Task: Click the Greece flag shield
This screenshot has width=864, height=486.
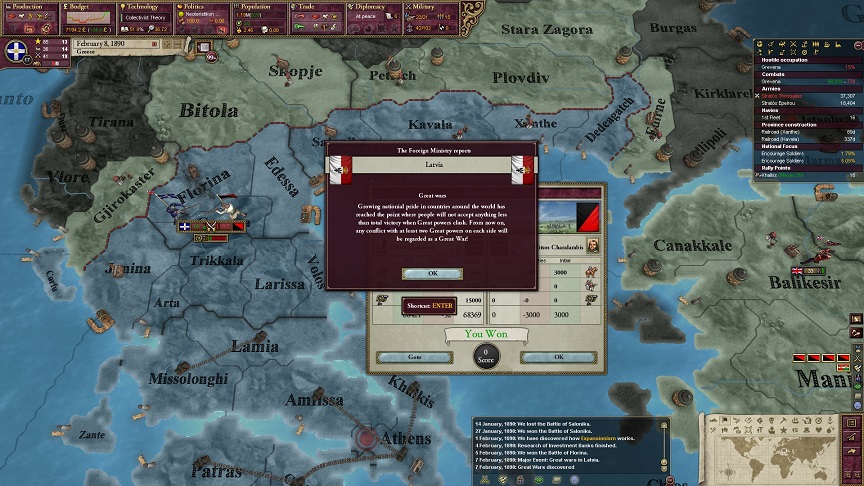Action: pyautogui.click(x=15, y=52)
